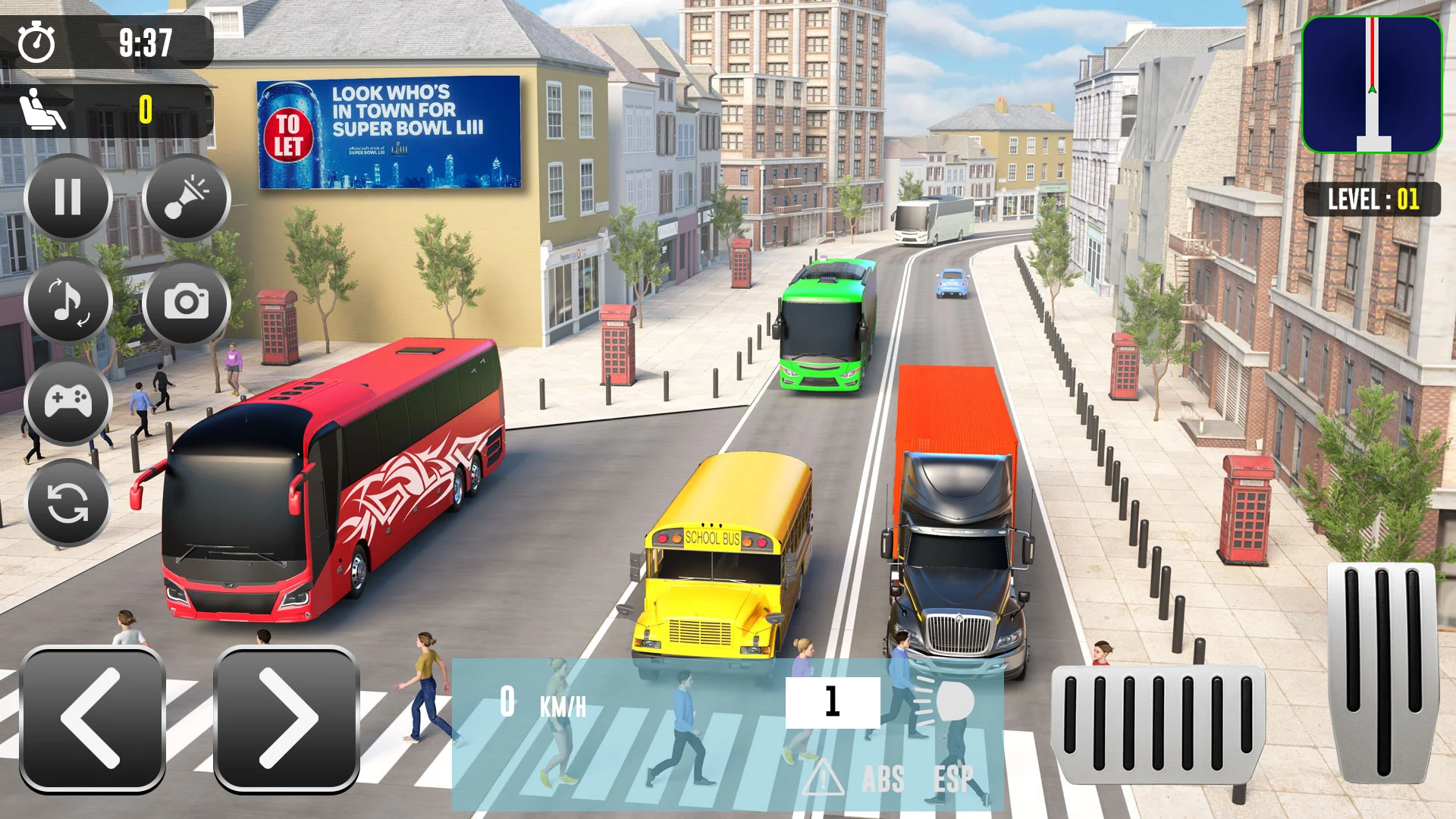Tap the circular arrows reset button

(68, 503)
